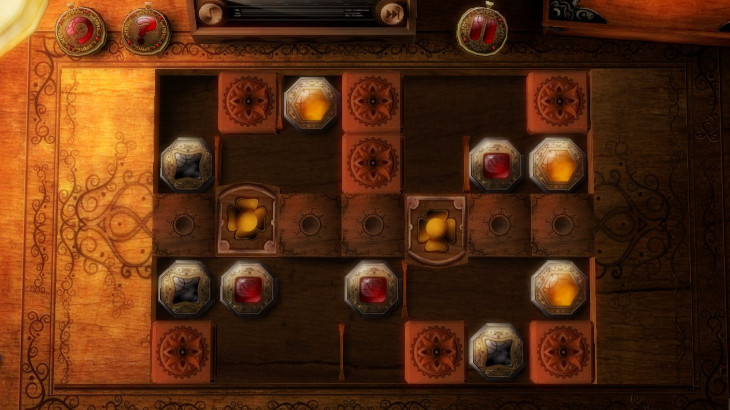Click the rewind knob on the top device
This screenshot has width=730, height=410.
[x=211, y=13]
